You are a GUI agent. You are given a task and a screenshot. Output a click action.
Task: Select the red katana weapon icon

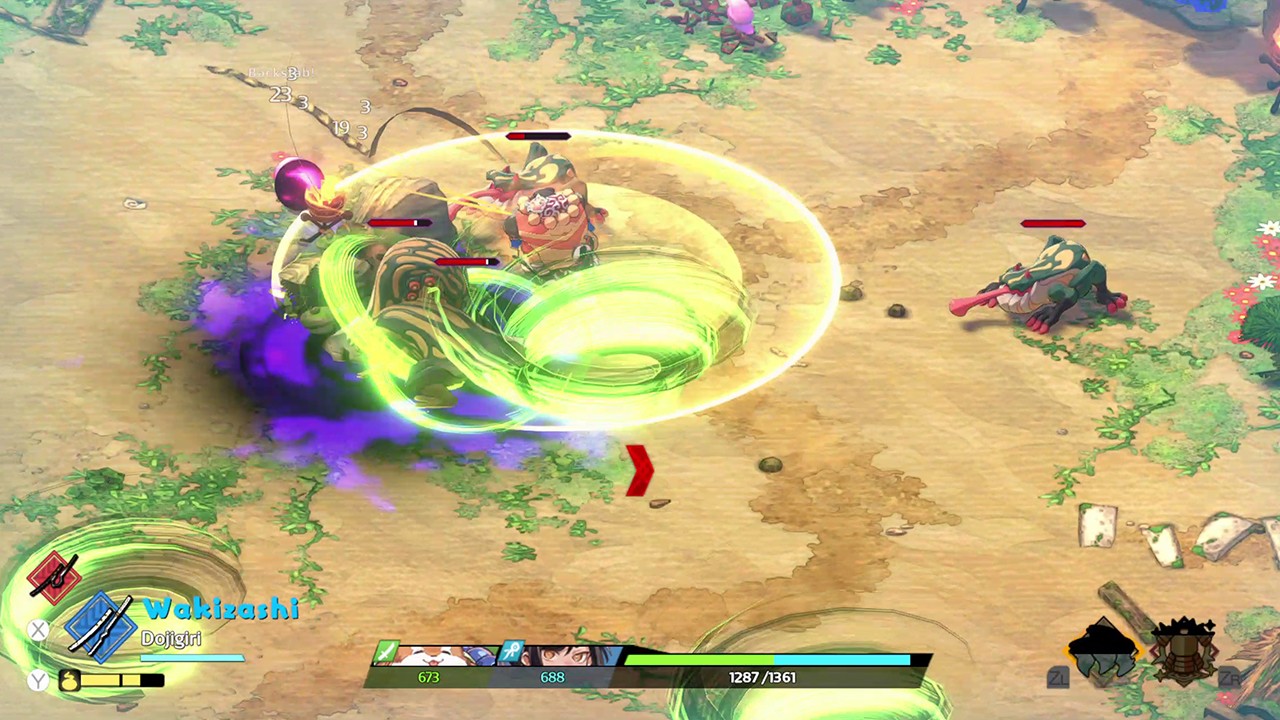(54, 578)
